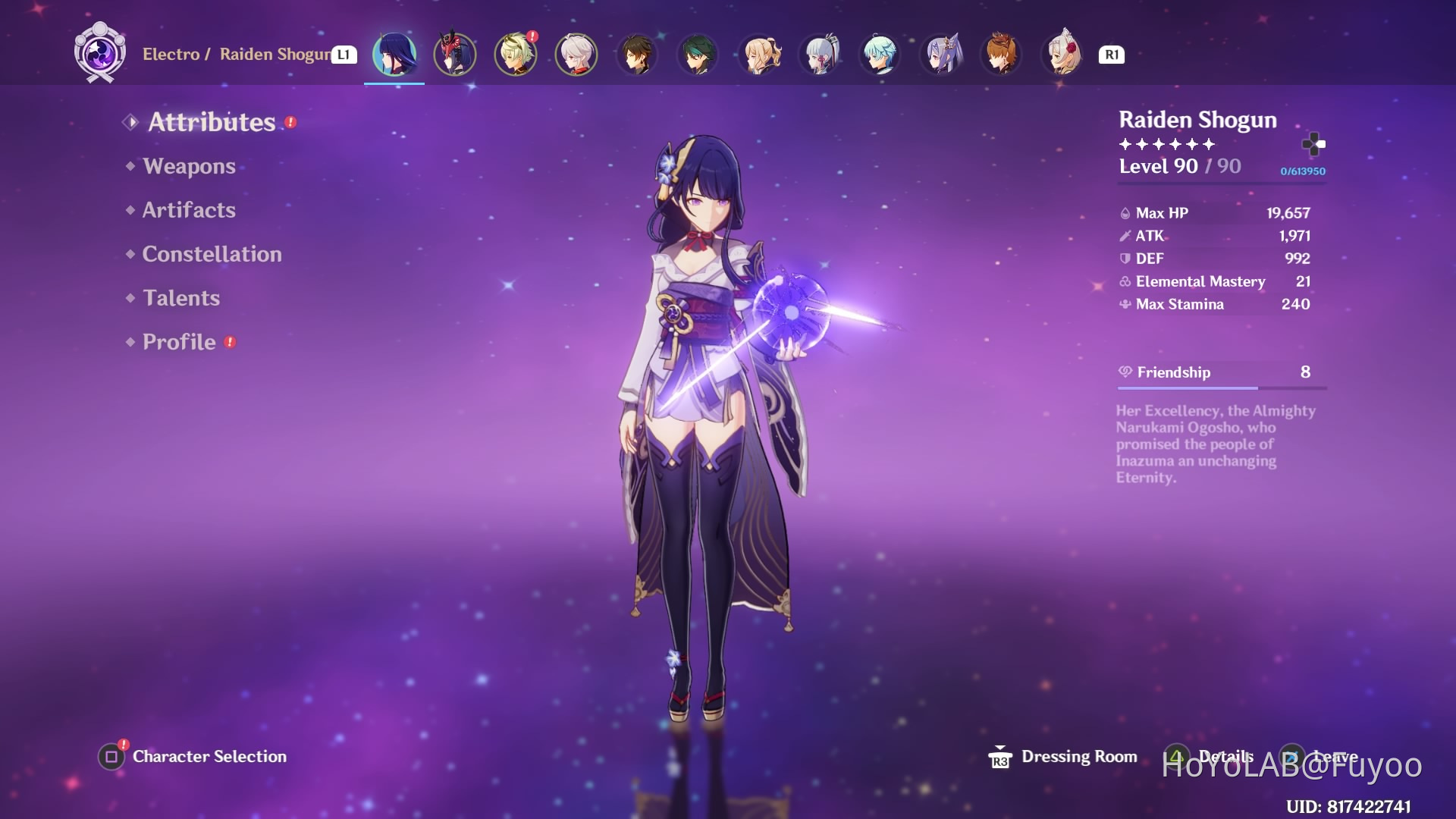This screenshot has height=819, width=1456.
Task: Select the Kazuha portrait
Action: (576, 55)
